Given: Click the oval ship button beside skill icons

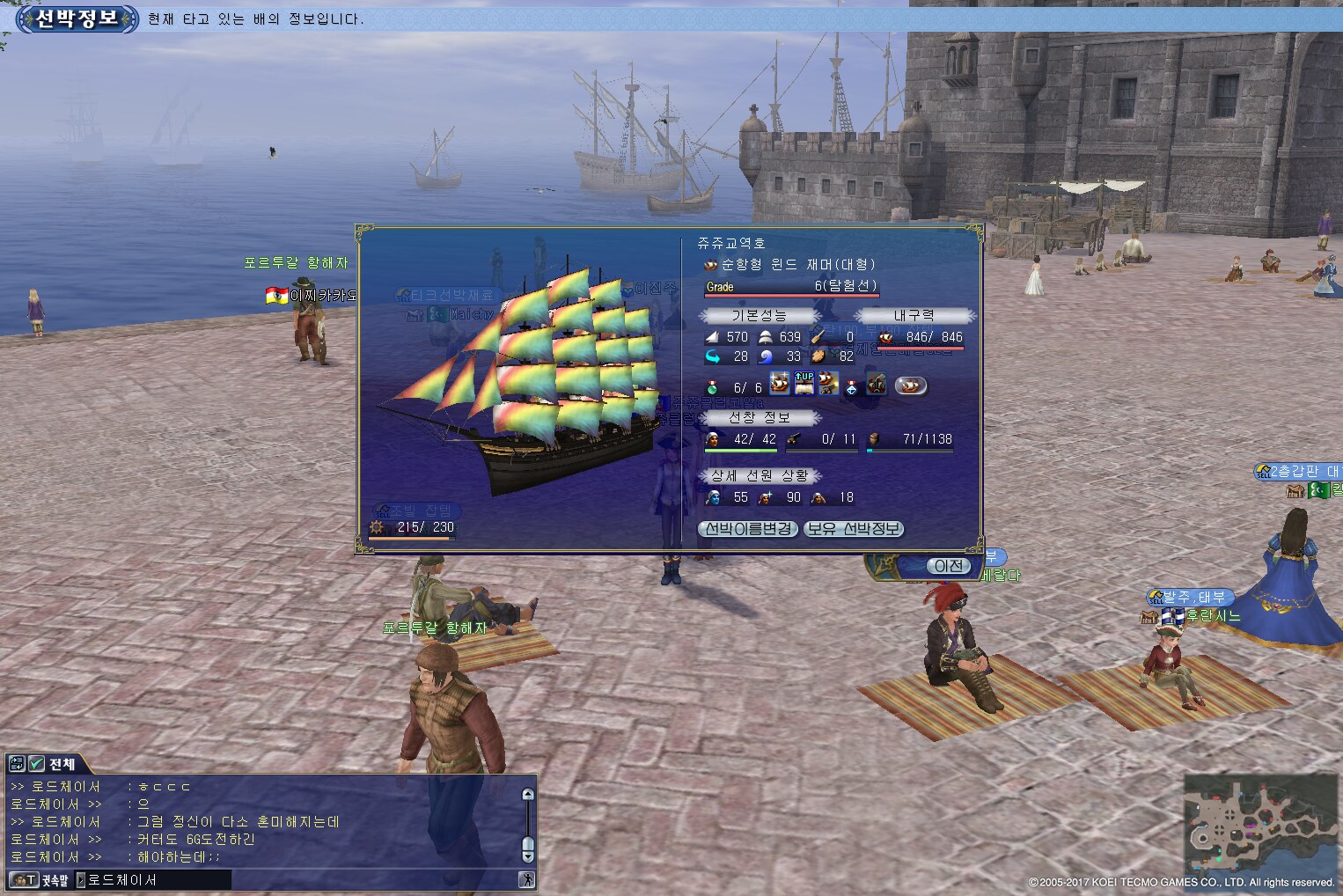Looking at the screenshot, I should coord(911,386).
